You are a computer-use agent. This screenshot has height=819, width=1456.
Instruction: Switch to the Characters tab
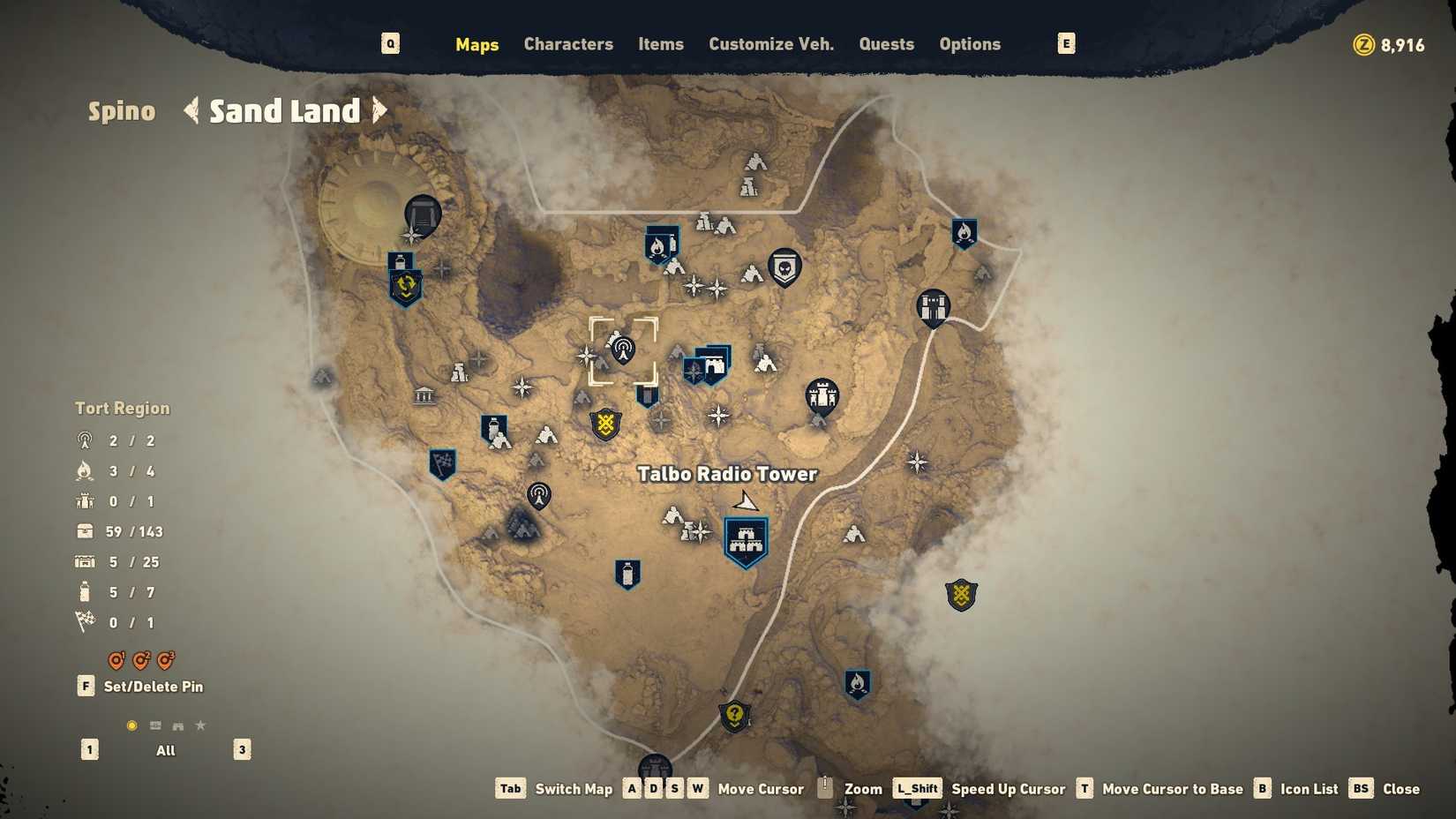(567, 44)
